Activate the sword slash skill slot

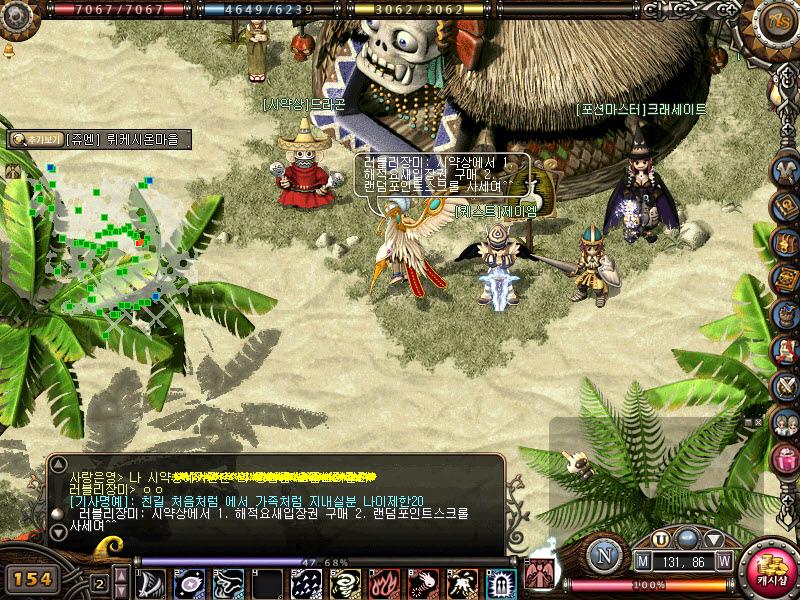[152, 583]
